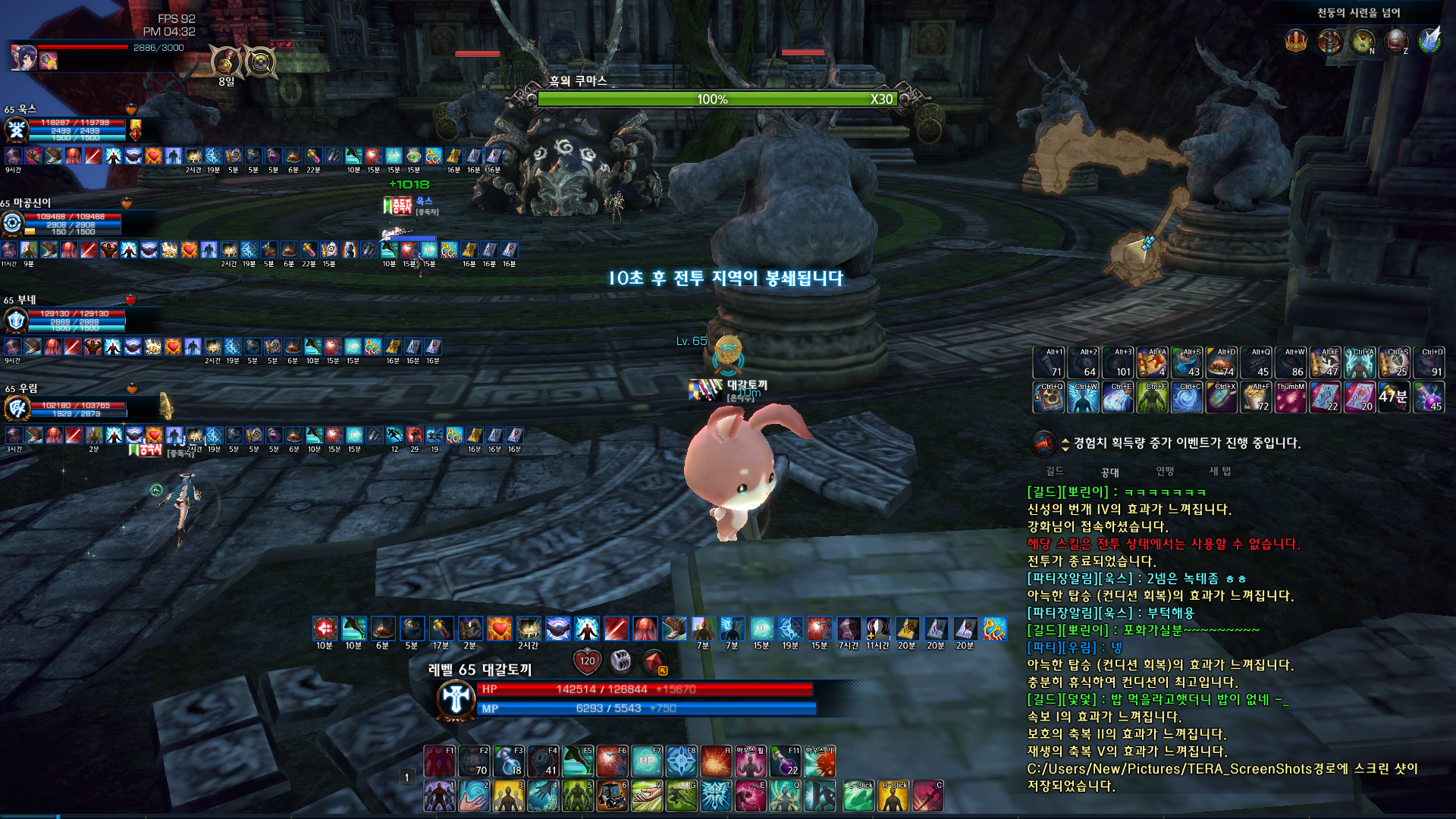
Task: Click the red megaphone announcement icon
Action: [x=1043, y=443]
